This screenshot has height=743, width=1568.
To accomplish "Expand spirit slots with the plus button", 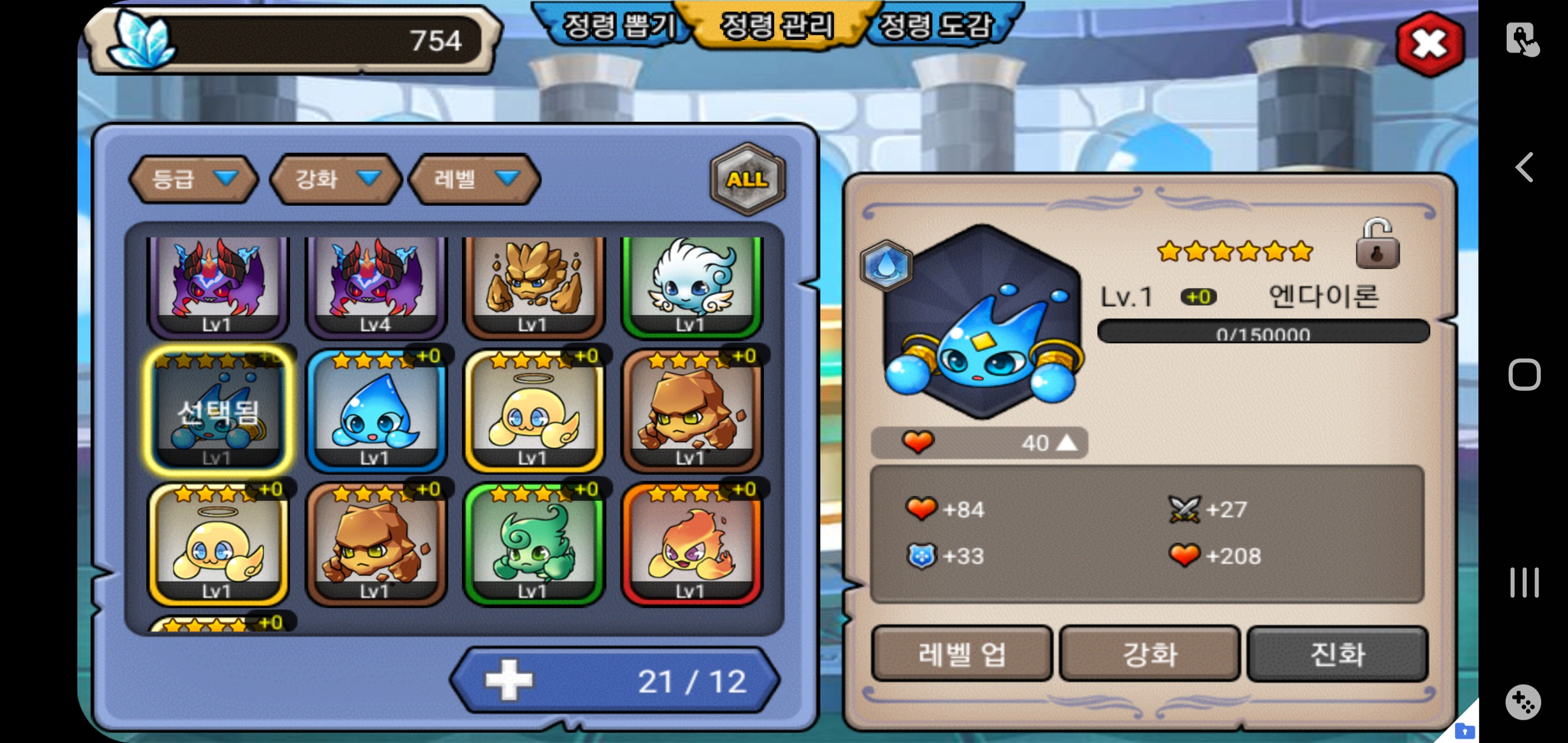I will coord(509,680).
